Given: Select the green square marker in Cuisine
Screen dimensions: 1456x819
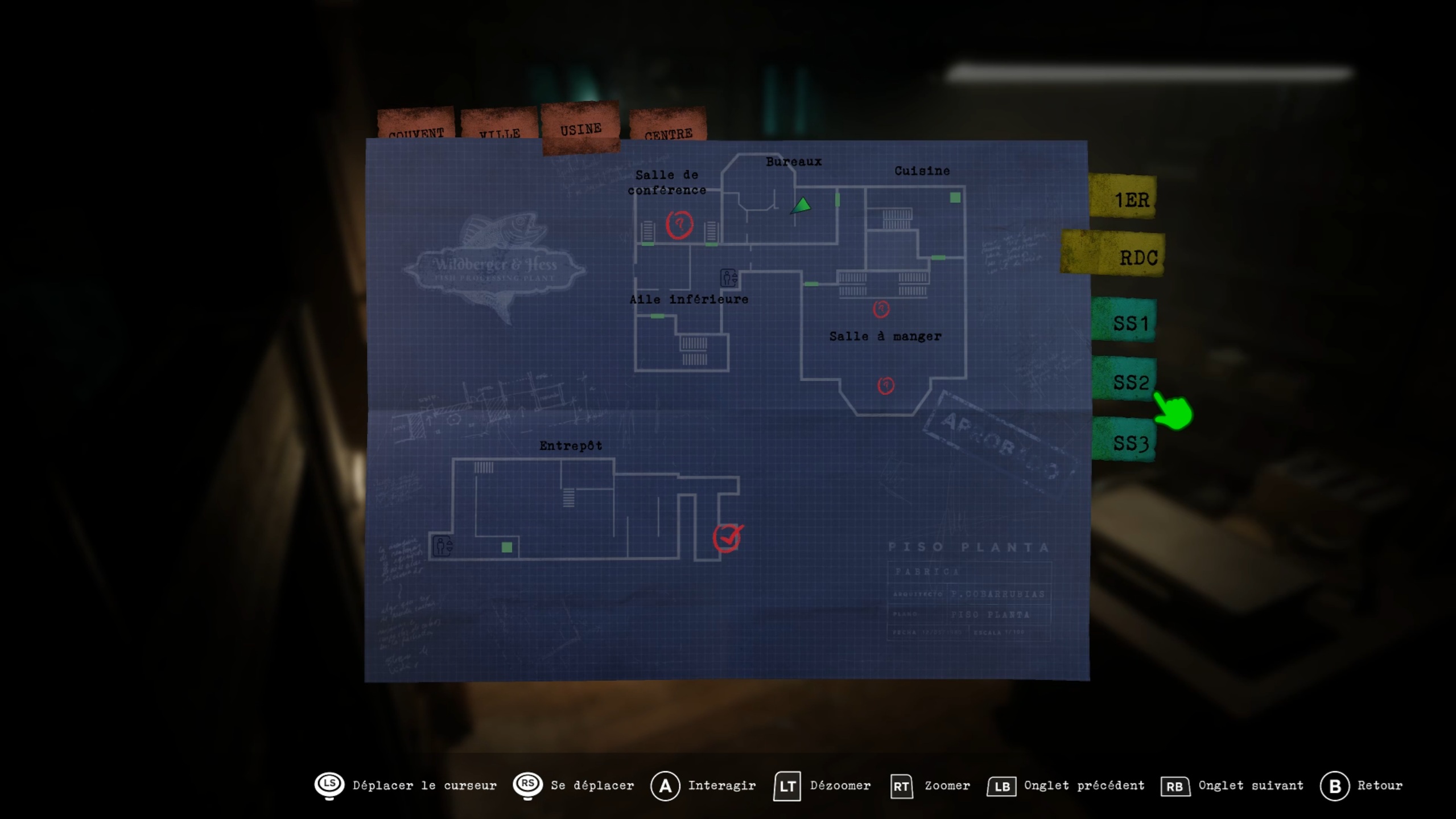Looking at the screenshot, I should tap(955, 197).
